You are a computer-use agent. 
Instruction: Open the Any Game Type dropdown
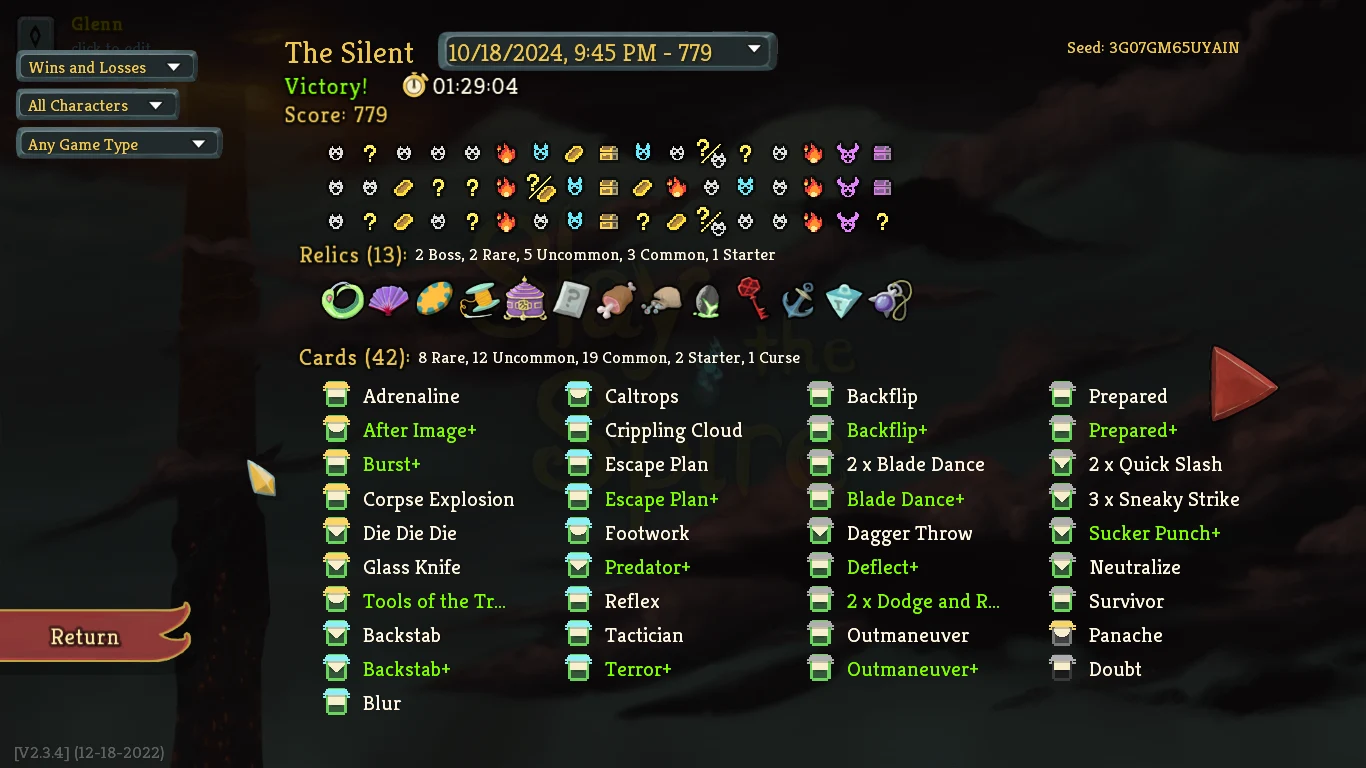119,143
